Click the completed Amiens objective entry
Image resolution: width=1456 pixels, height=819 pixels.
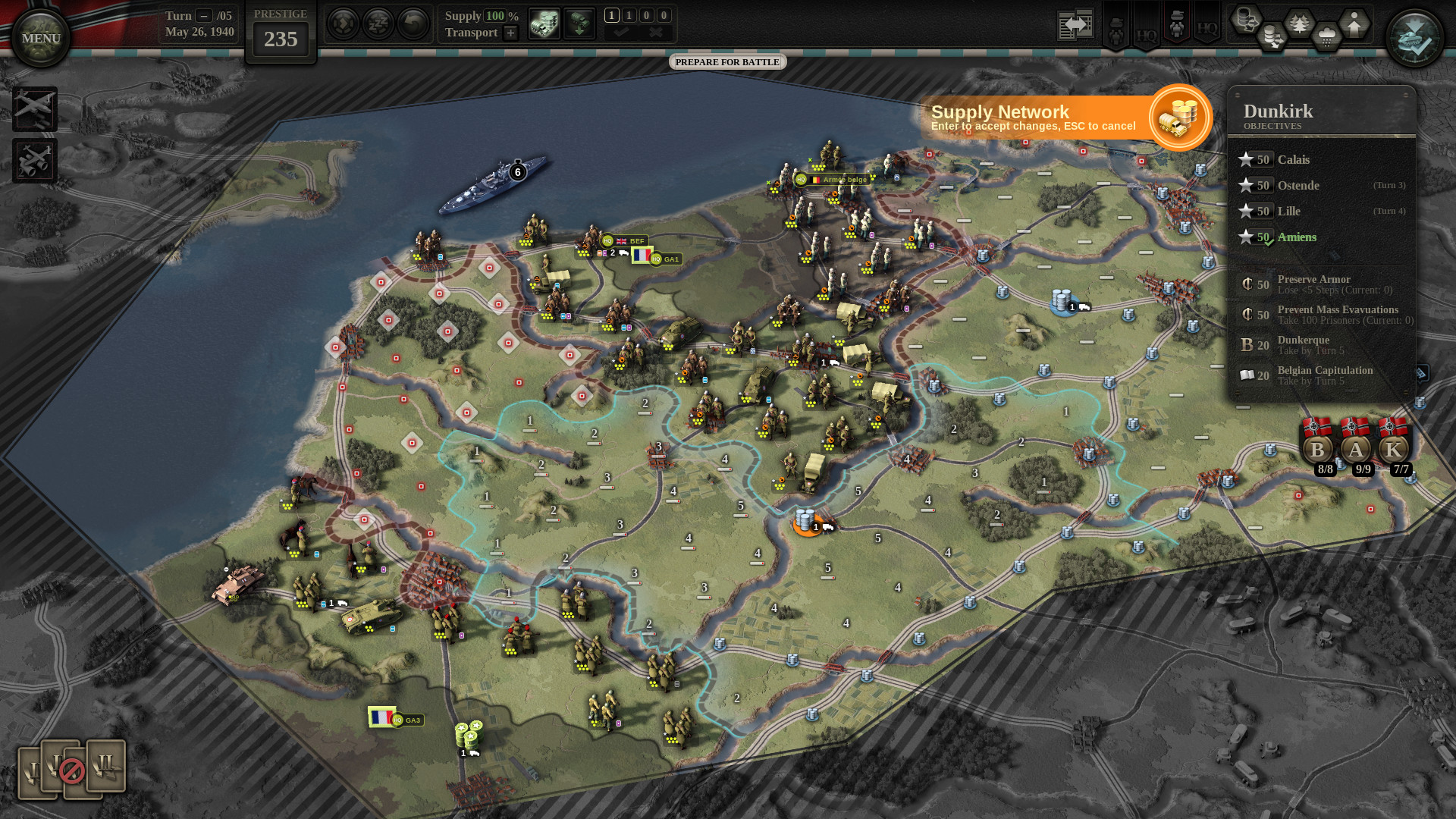(x=1298, y=237)
